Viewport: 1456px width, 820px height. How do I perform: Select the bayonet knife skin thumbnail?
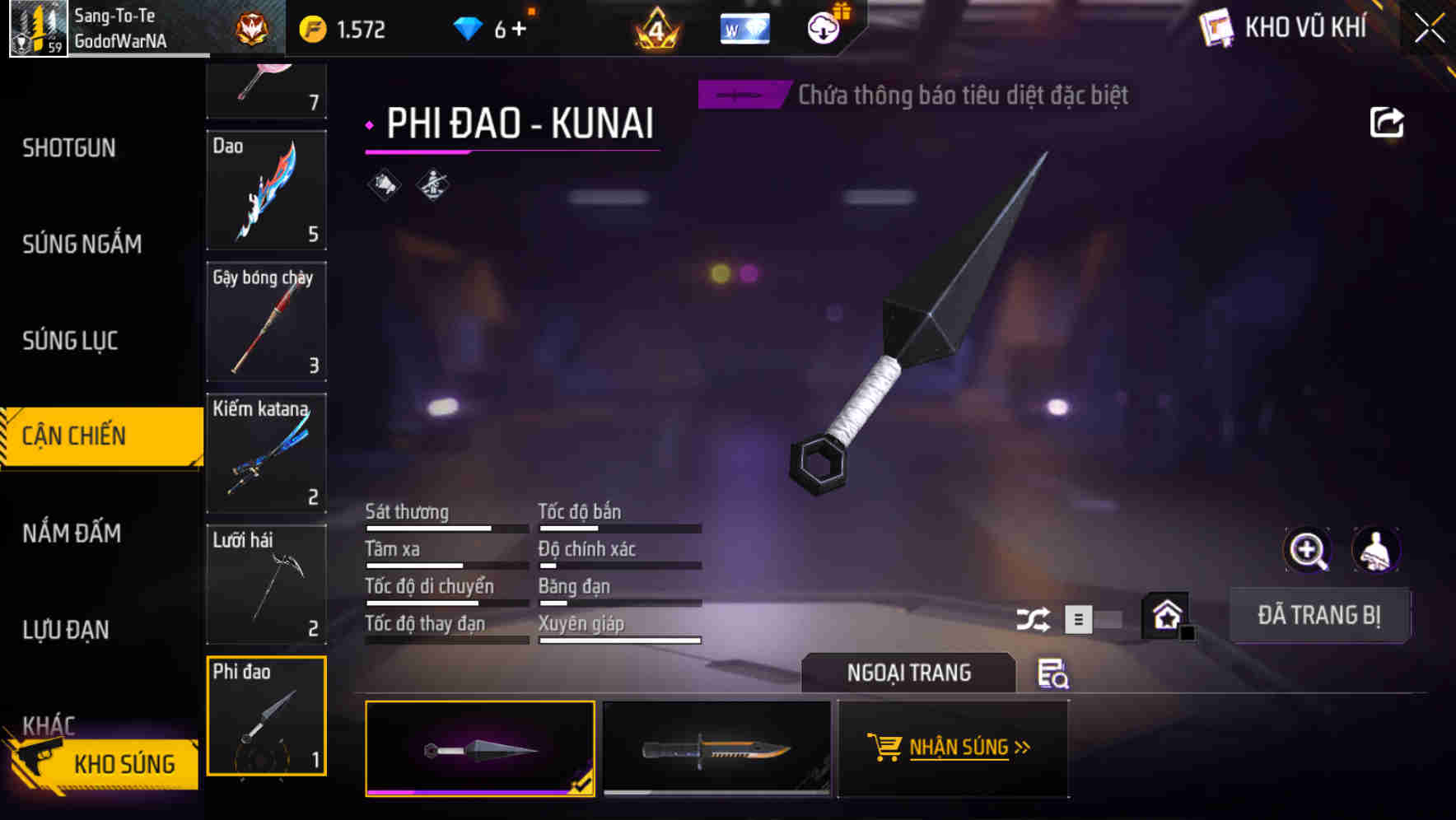click(716, 749)
